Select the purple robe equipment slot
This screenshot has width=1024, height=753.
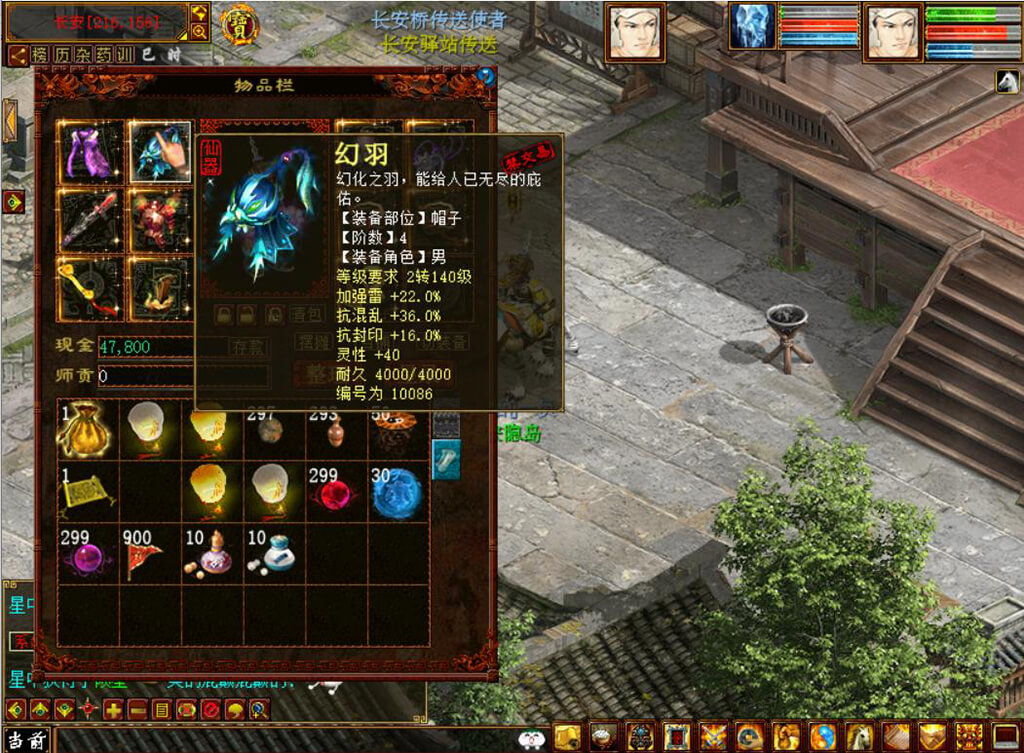pyautogui.click(x=91, y=153)
